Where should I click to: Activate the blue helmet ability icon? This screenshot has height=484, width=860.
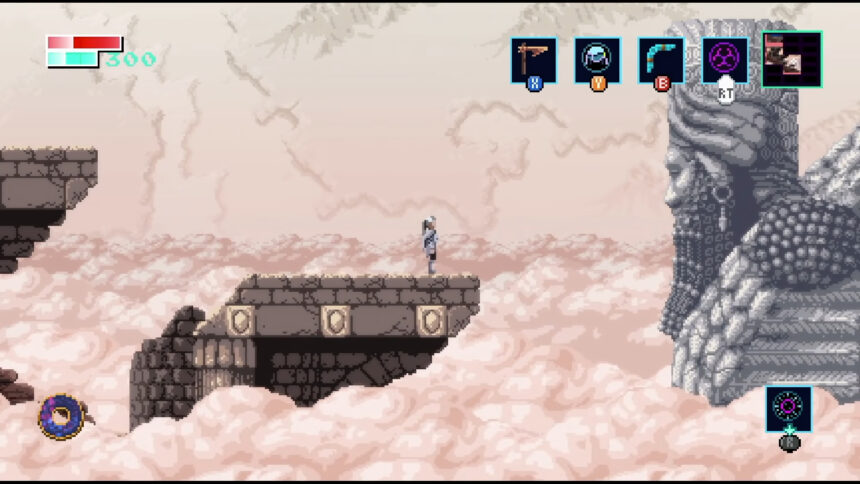point(597,60)
